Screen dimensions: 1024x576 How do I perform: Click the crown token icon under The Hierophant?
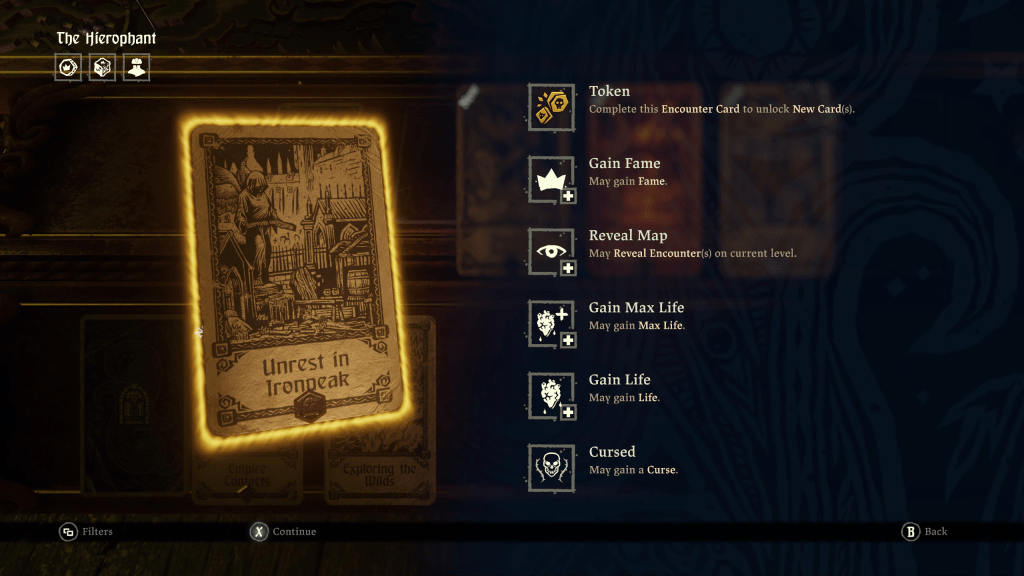68,67
